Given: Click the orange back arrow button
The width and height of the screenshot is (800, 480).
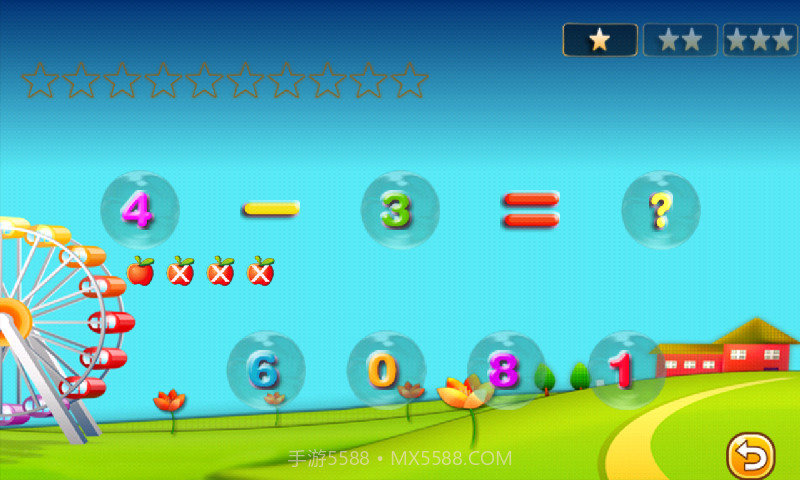Looking at the screenshot, I should (x=750, y=456).
